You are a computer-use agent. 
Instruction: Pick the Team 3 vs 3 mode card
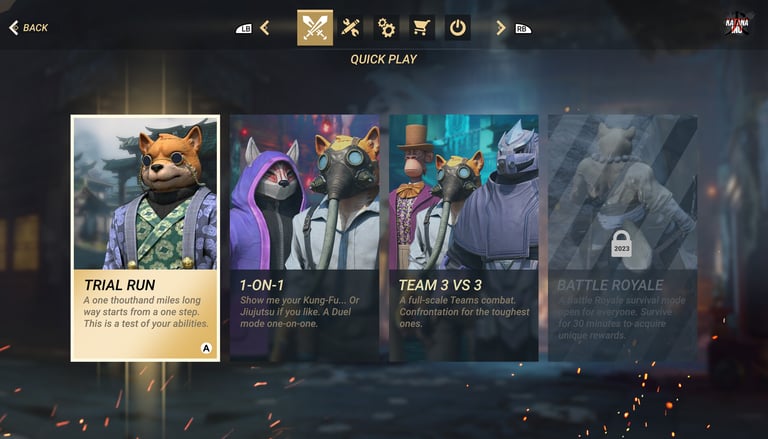click(463, 237)
